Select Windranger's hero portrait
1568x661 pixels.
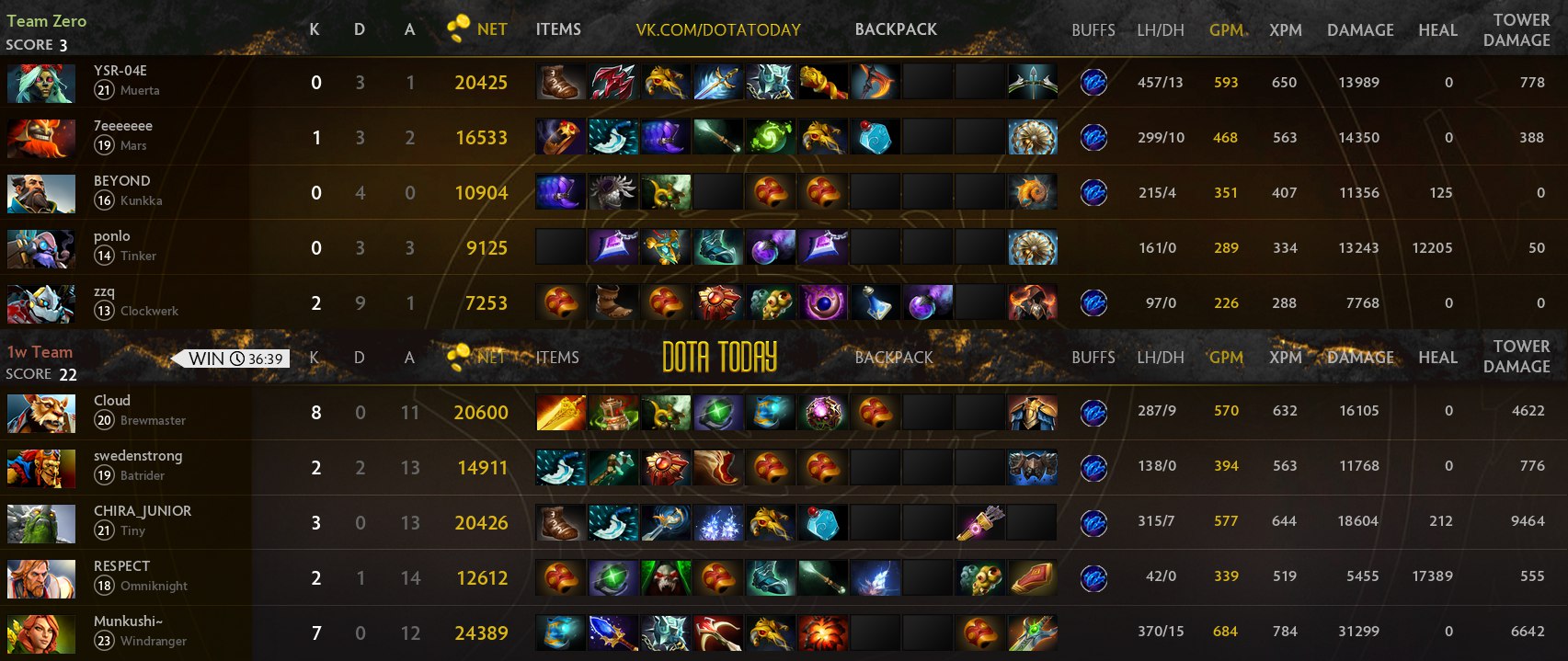[40, 633]
